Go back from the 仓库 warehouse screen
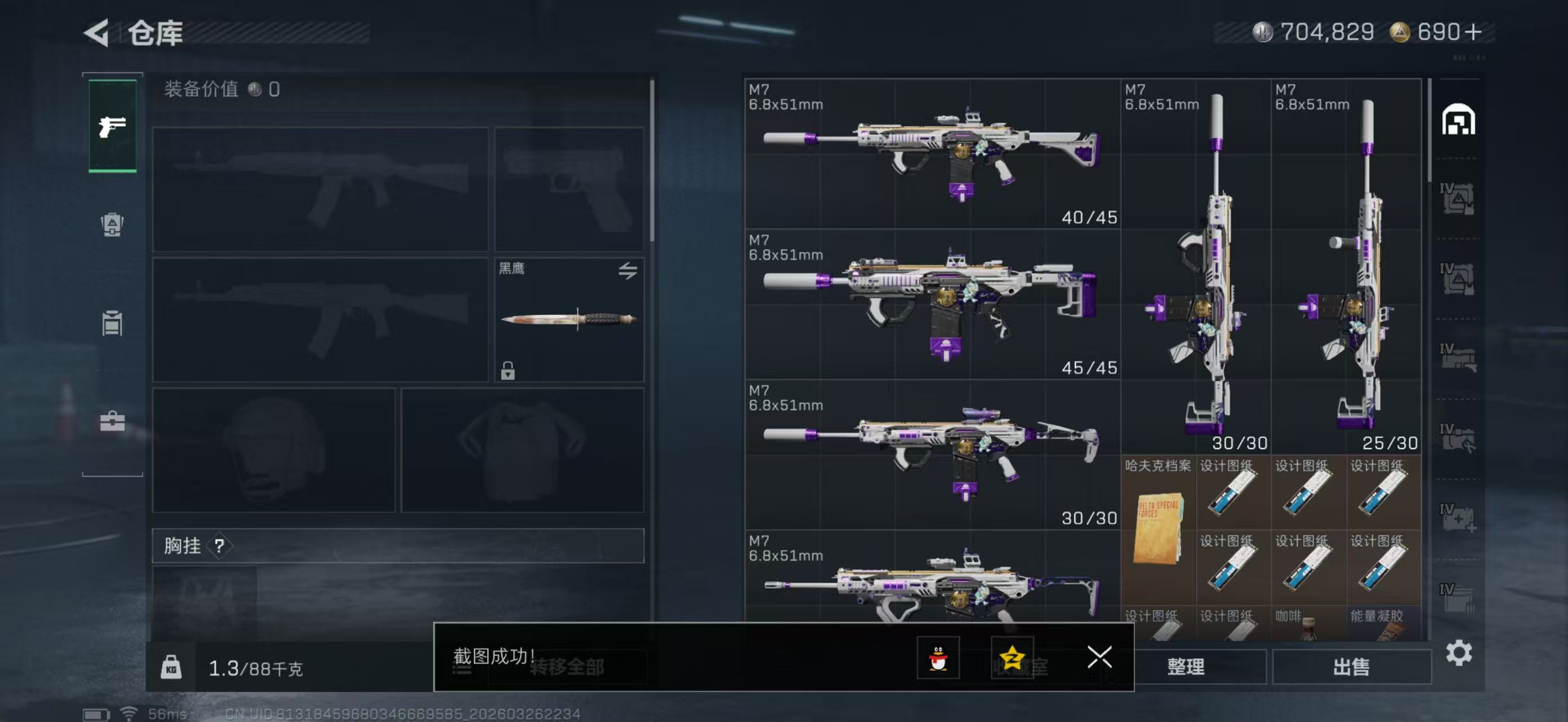Viewport: 1568px width, 722px height. pyautogui.click(x=96, y=33)
